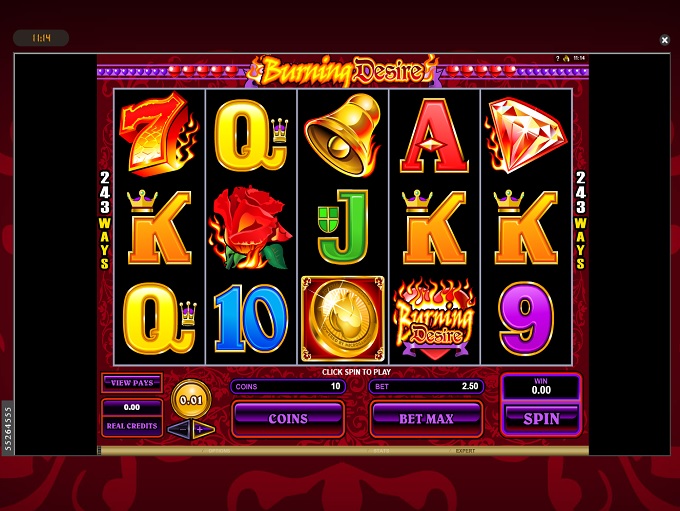Increase coin size with the plus arrow

(199, 429)
